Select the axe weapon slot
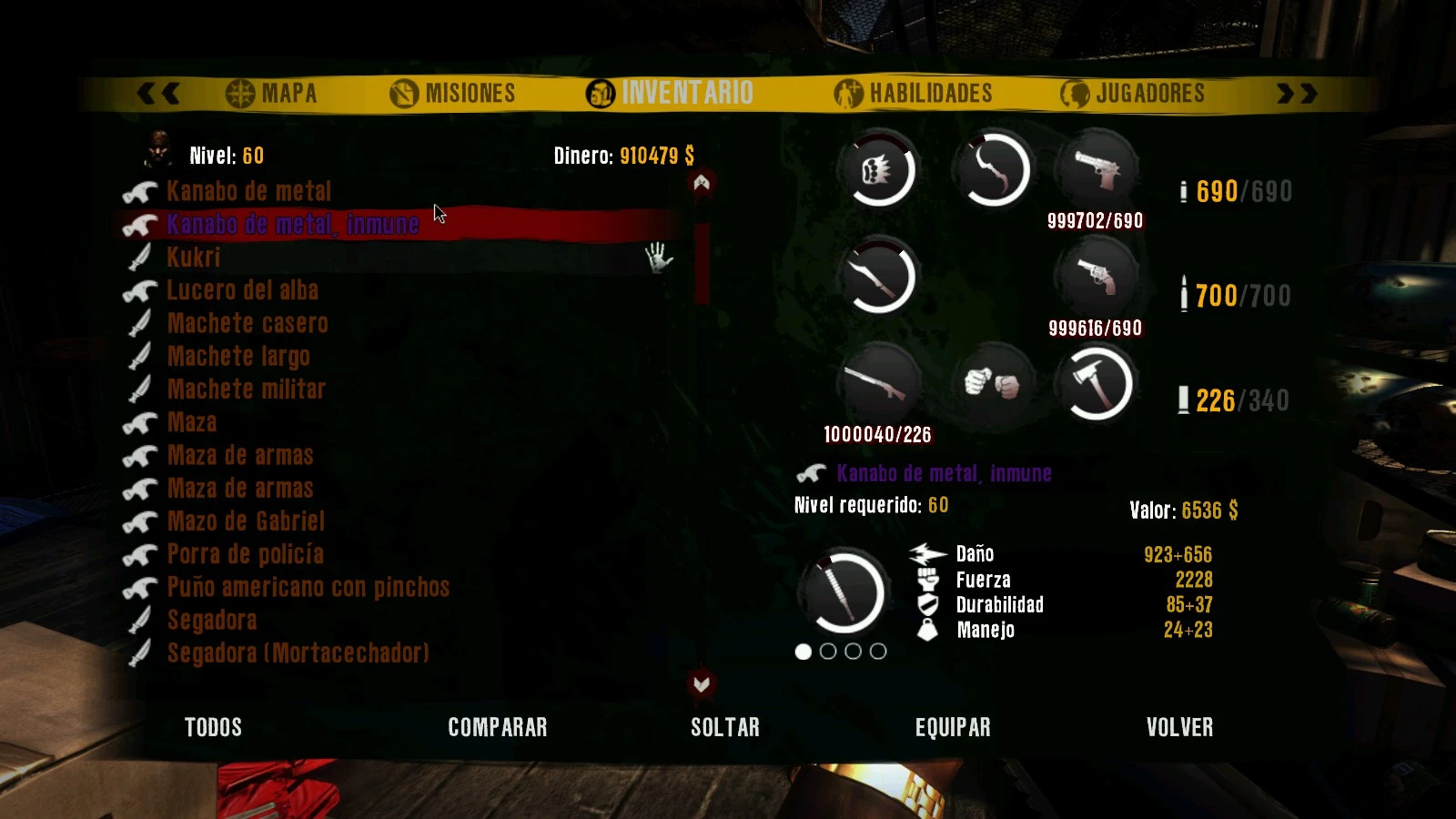Viewport: 1456px width, 819px height. (x=1101, y=382)
